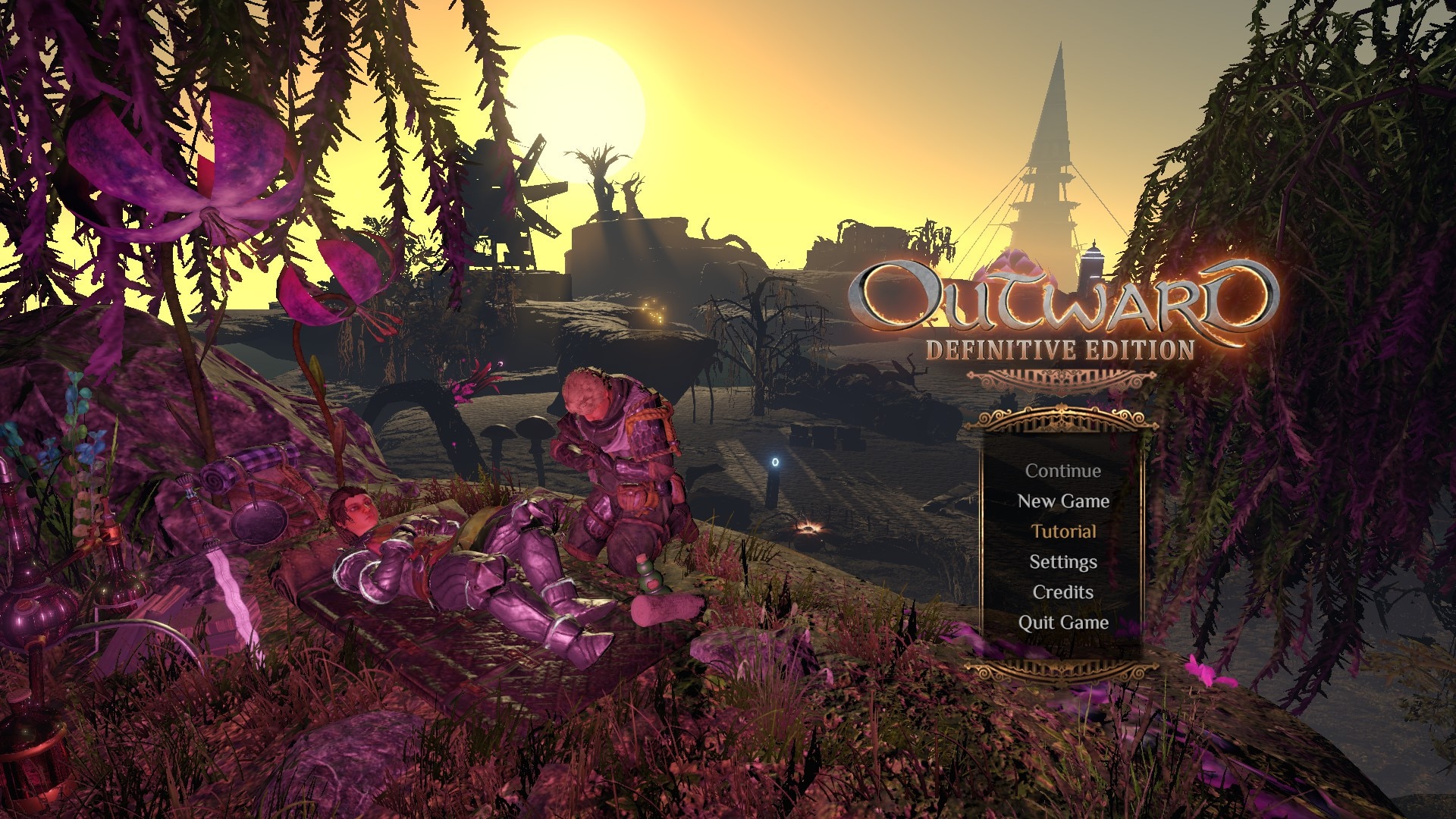This screenshot has height=819, width=1456.
Task: Click the decorative flourish below the menu panel
Action: pyautogui.click(x=1062, y=671)
